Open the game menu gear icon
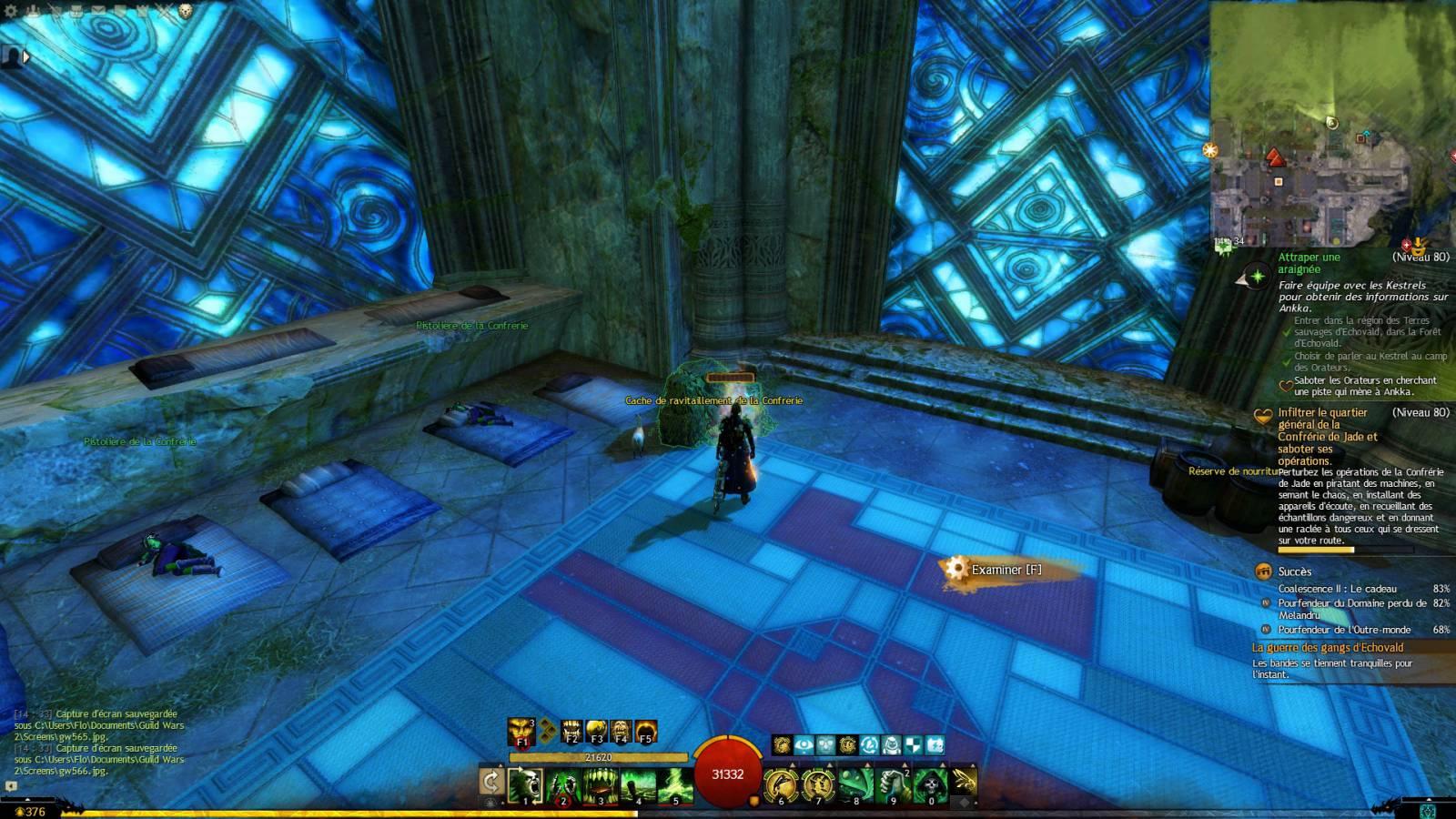The image size is (1456, 819). [x=12, y=11]
